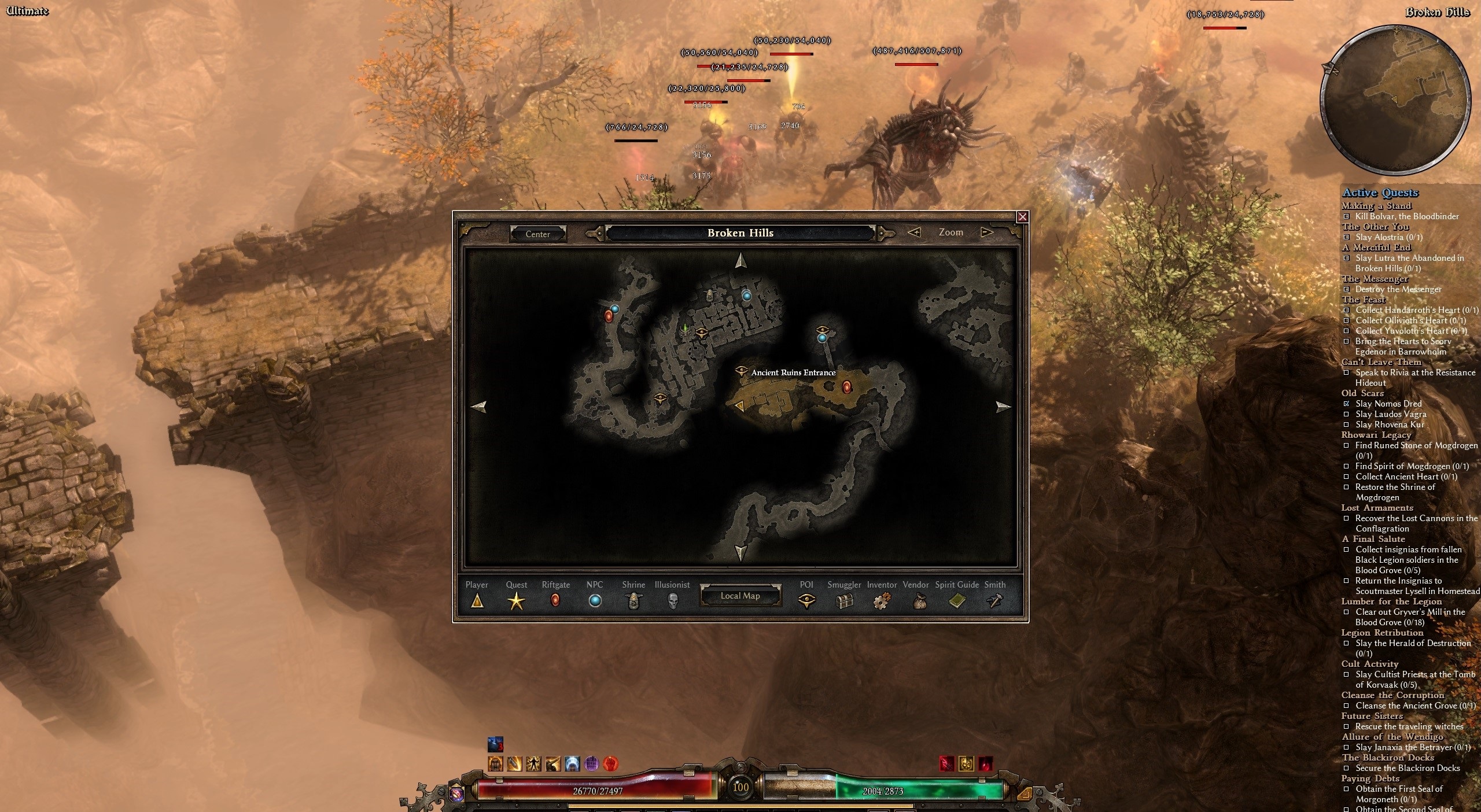
Task: Pan the map downward with the bottom arrow
Action: click(740, 552)
